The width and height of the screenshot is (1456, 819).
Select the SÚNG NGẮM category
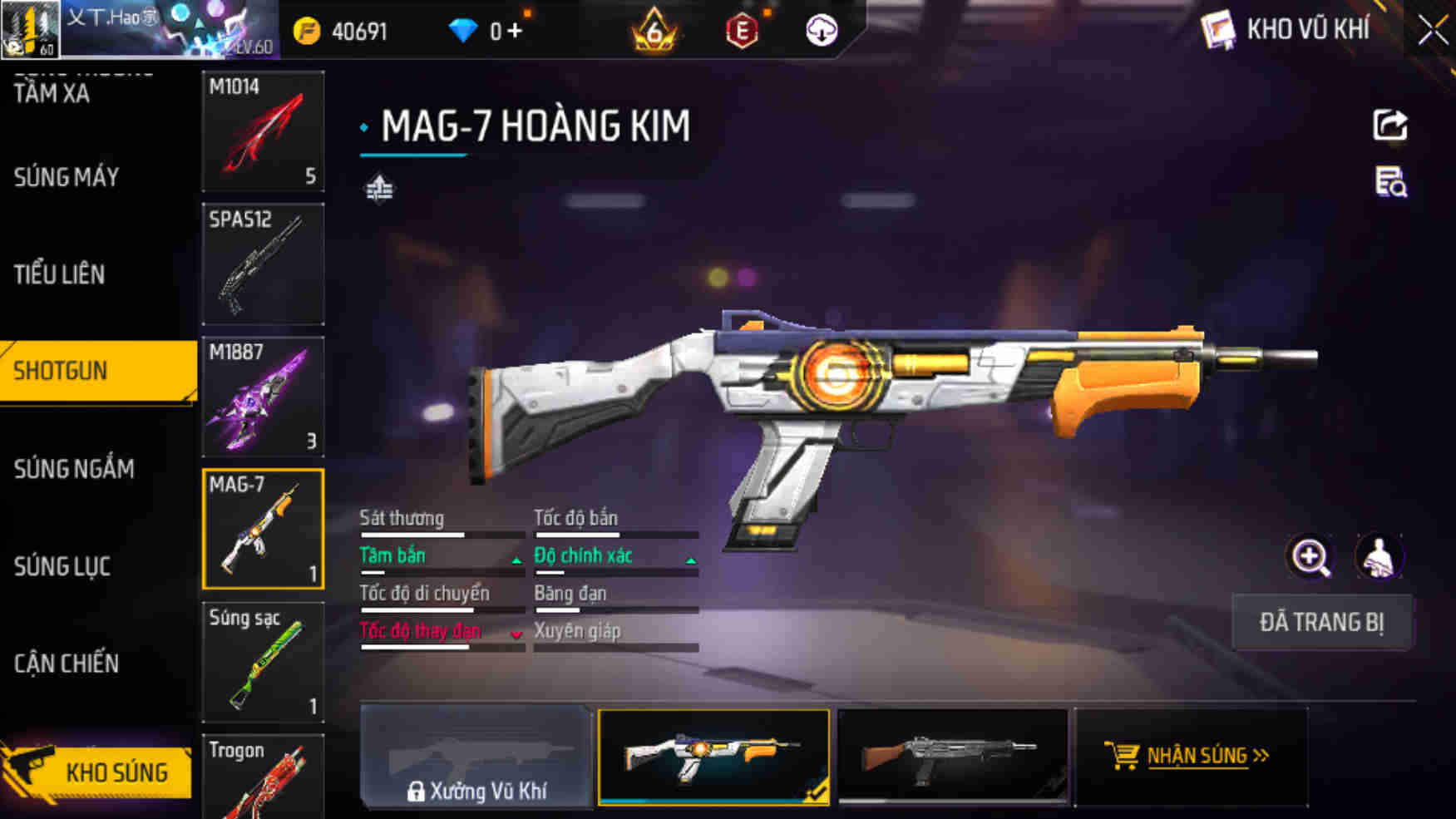tap(74, 469)
